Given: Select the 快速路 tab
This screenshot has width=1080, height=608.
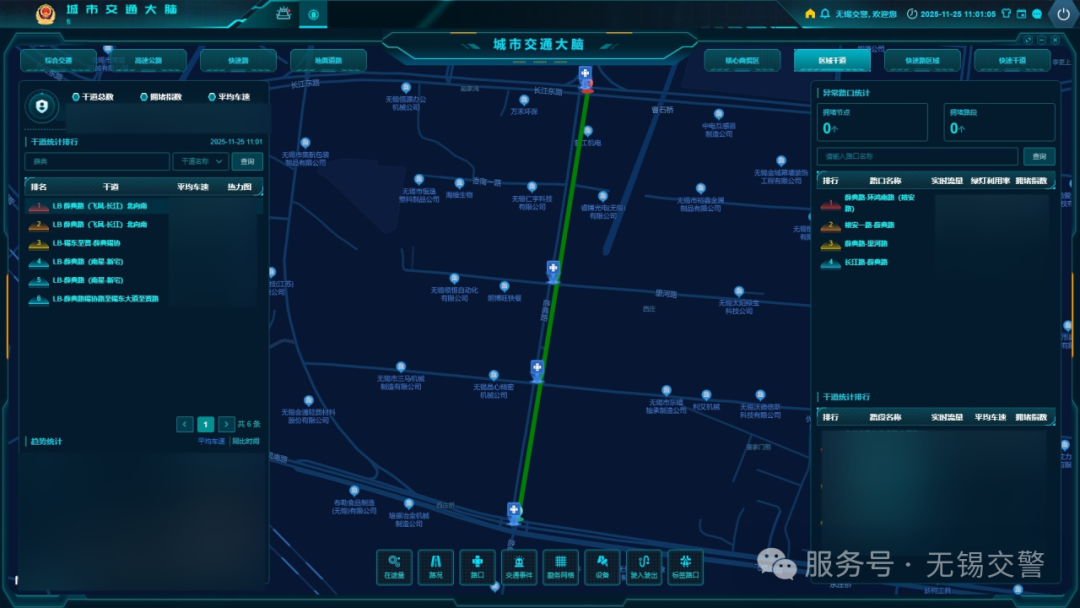Looking at the screenshot, I should [x=238, y=60].
